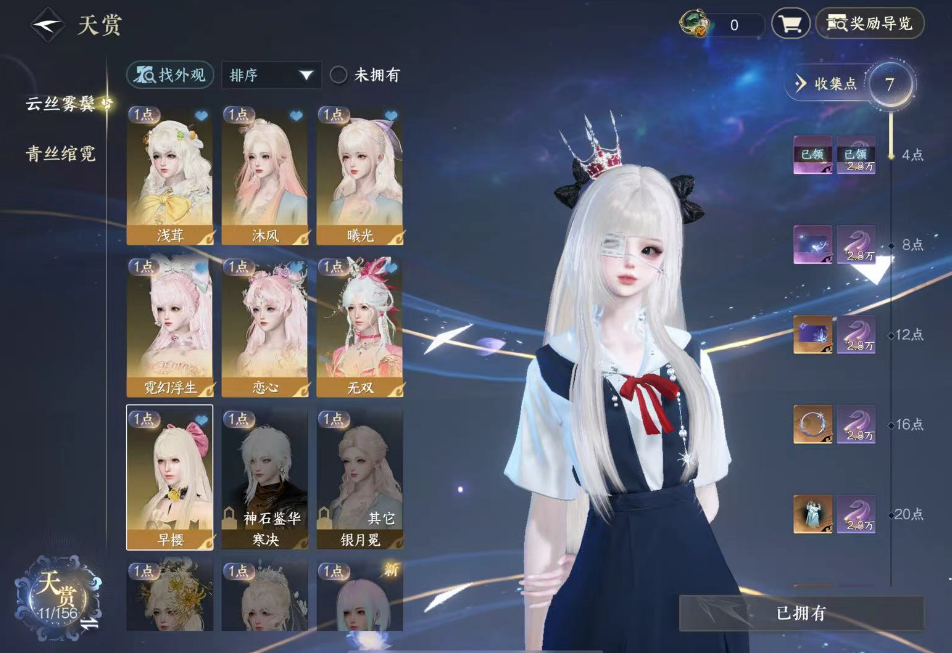
Task: Open the 天赏 11/156 progress emblem
Action: [57, 592]
